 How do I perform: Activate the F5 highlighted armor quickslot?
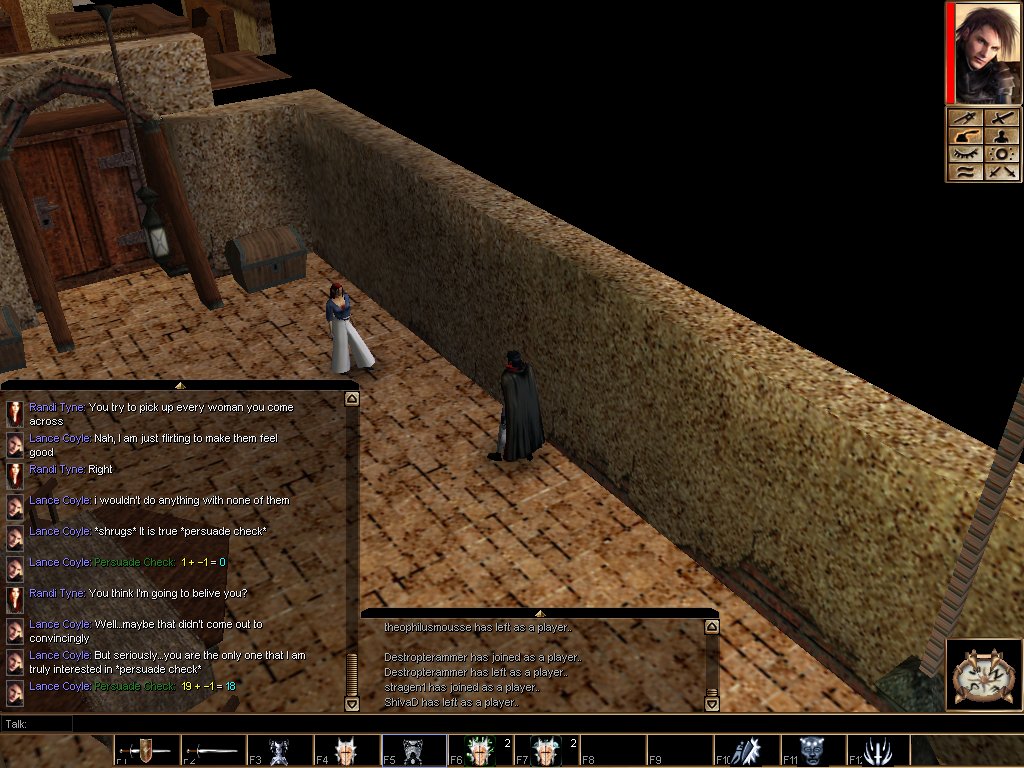[x=414, y=750]
